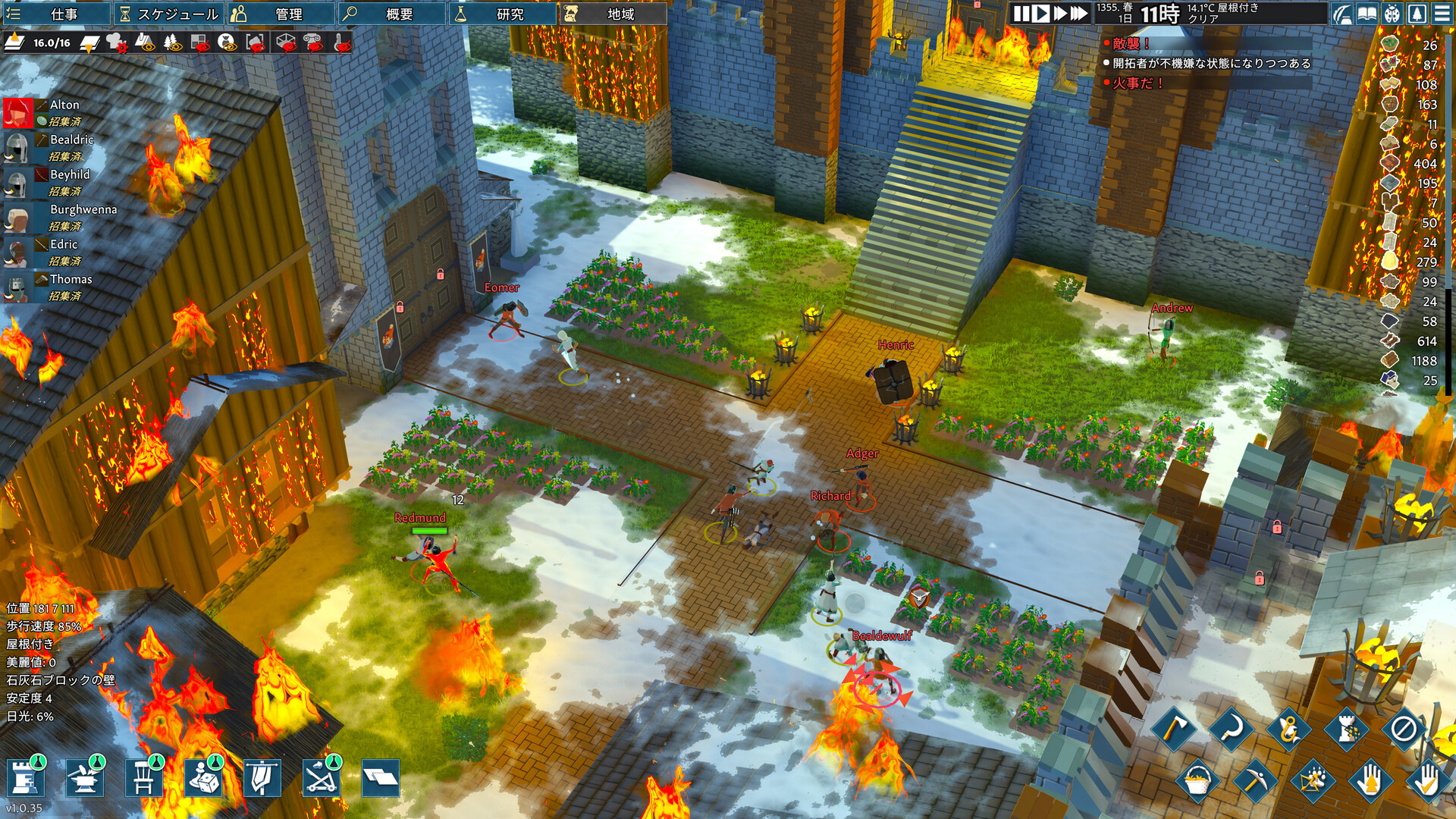1456x819 pixels.
Task: Toggle tree visibility in the top toolbar
Action: tap(171, 42)
